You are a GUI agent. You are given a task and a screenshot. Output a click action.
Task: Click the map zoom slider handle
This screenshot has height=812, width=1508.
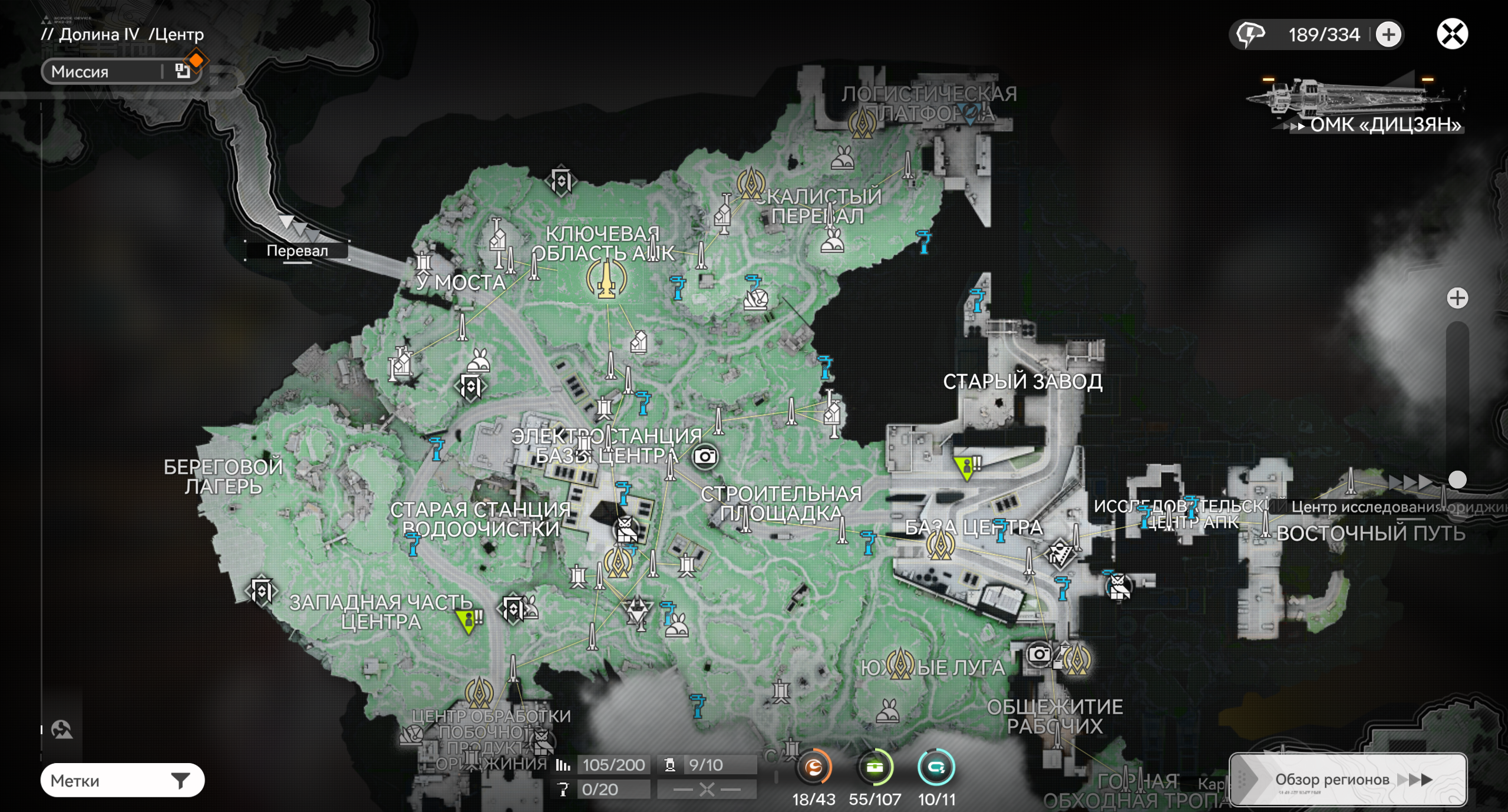[x=1457, y=480]
